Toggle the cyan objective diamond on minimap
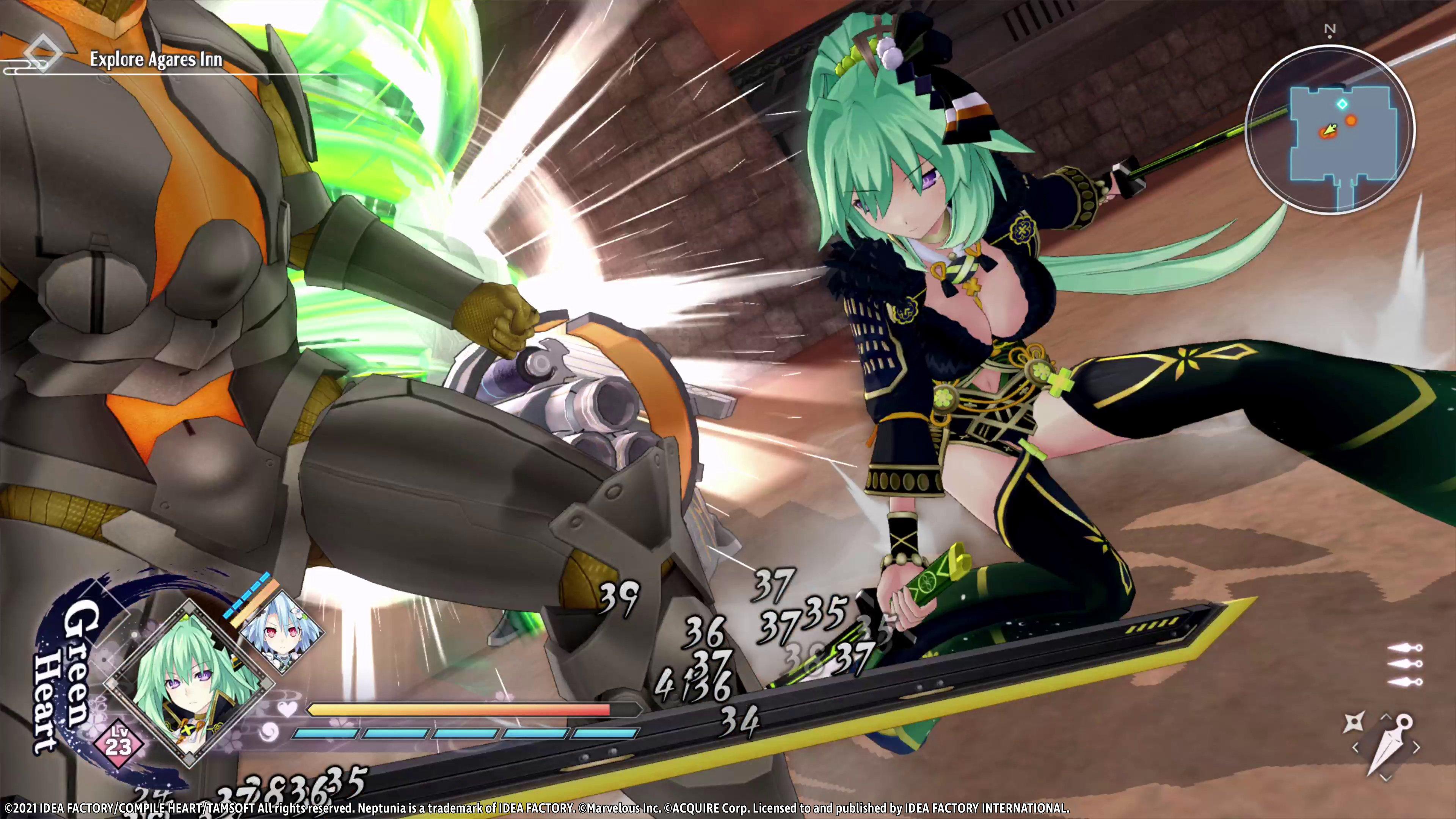This screenshot has width=1456, height=819. pos(1342,104)
